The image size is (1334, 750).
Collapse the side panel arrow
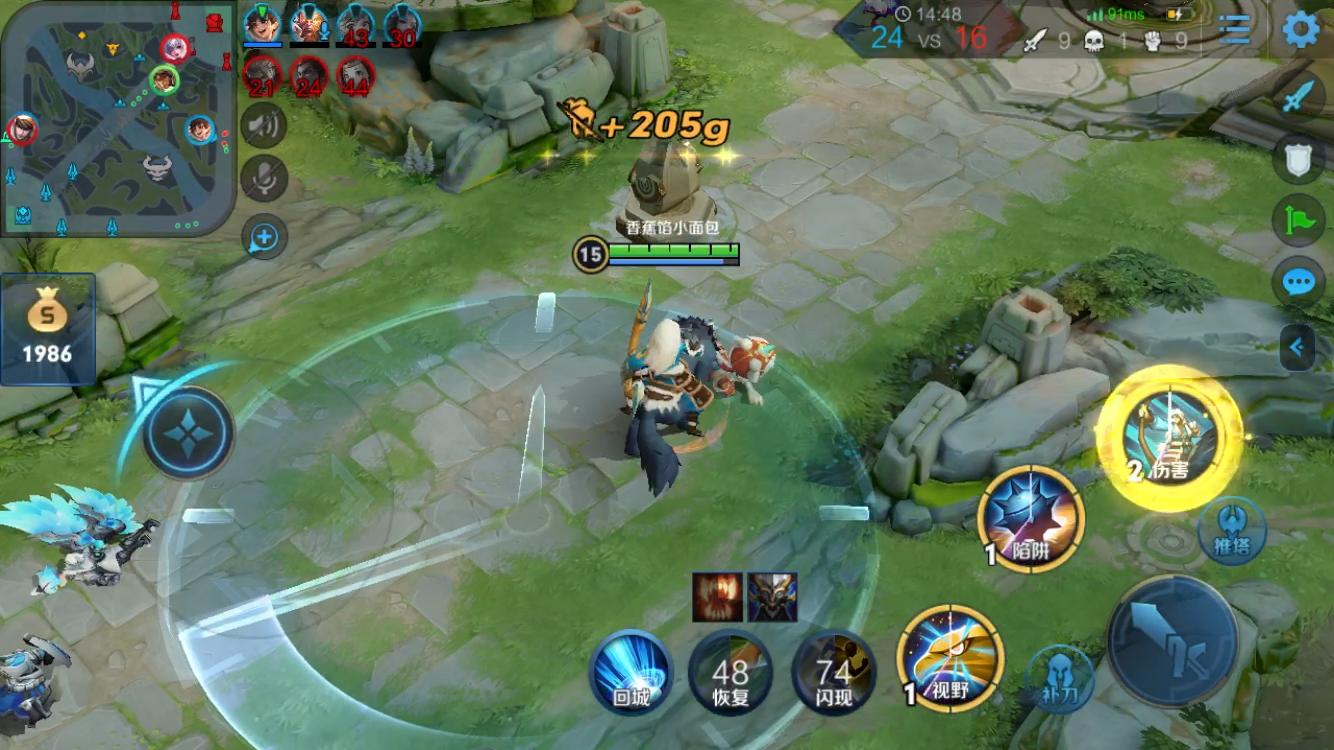(x=1298, y=348)
